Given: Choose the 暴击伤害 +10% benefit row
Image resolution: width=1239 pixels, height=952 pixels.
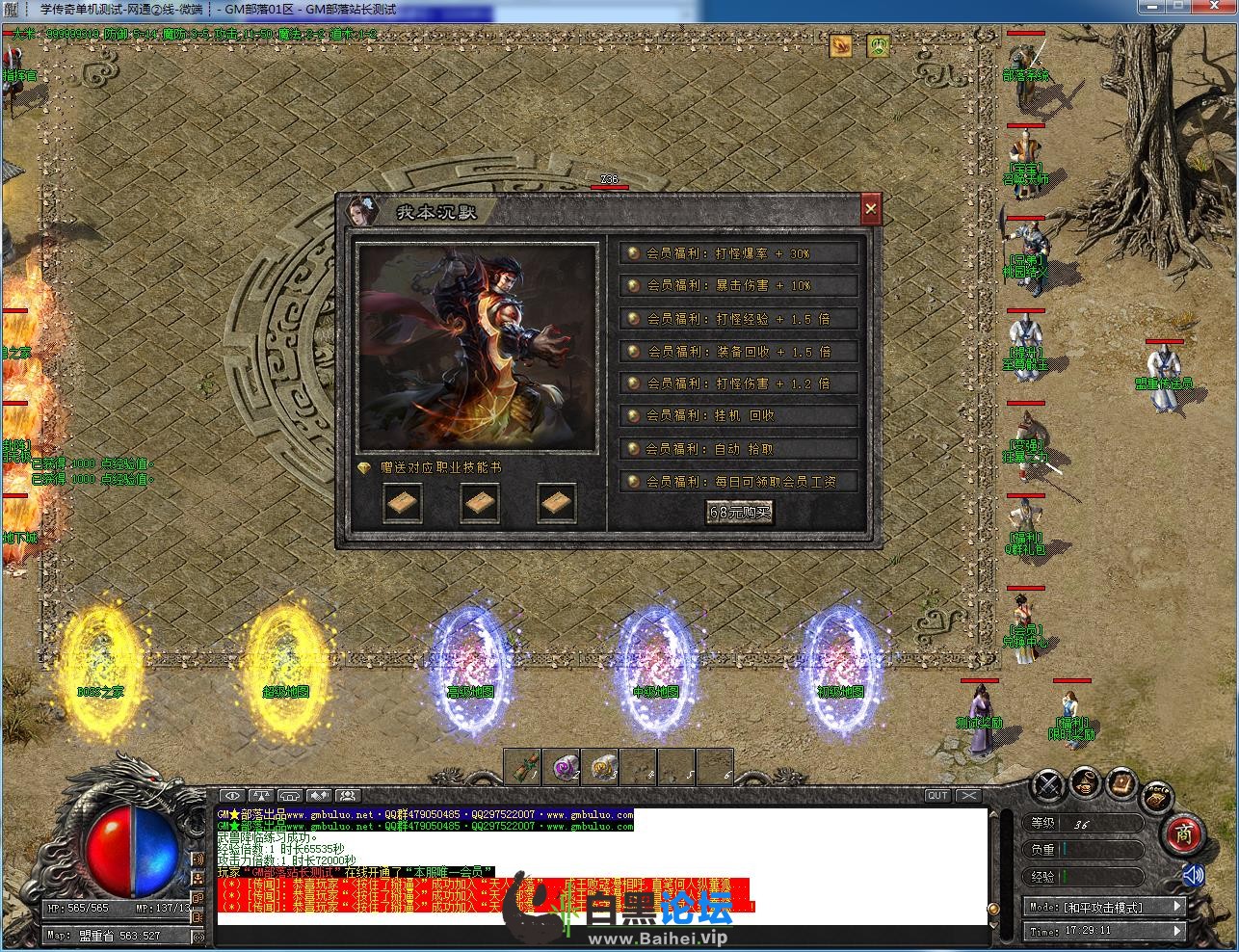Looking at the screenshot, I should point(738,286).
